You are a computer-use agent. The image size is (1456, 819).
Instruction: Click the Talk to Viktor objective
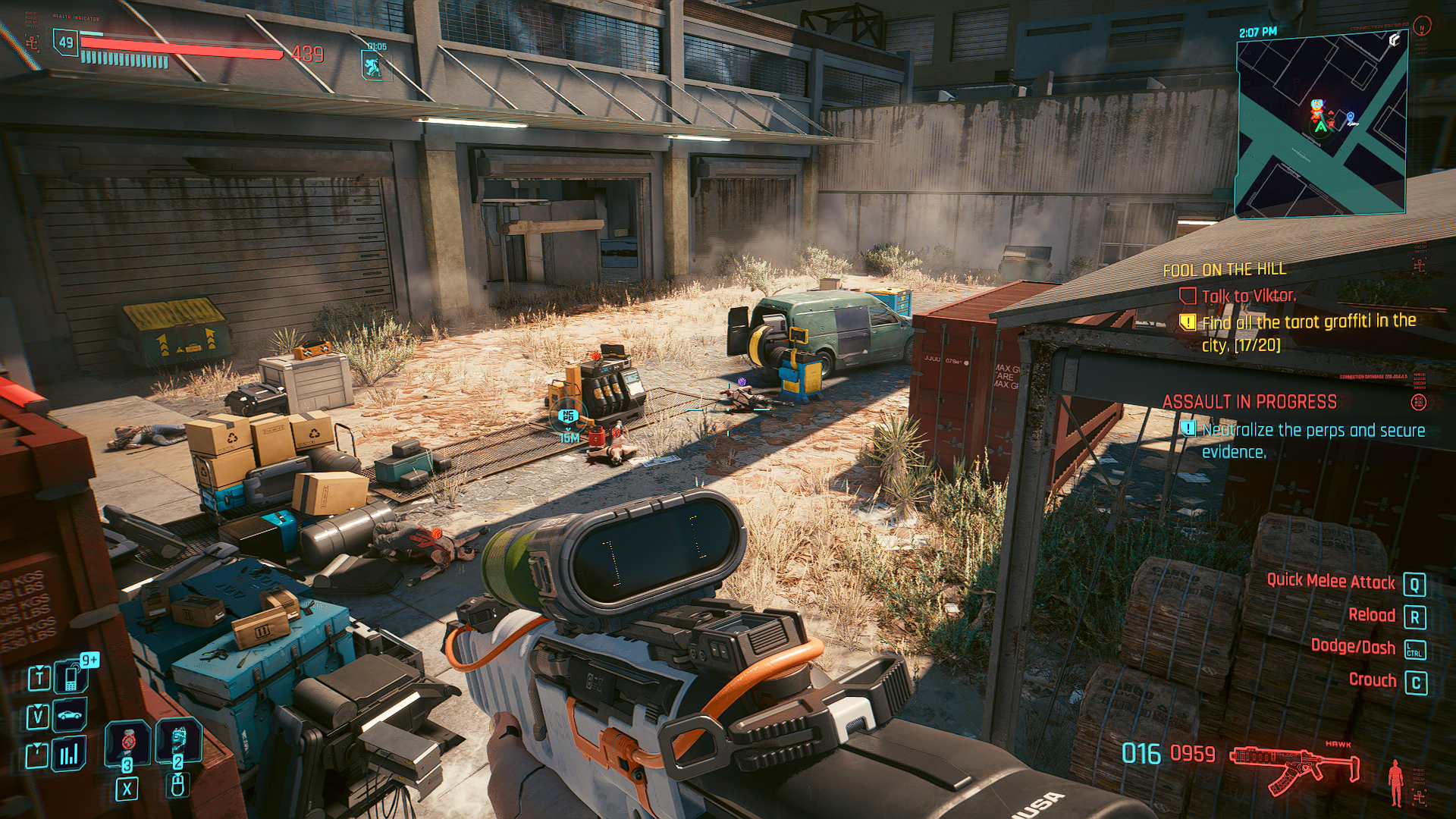(1248, 296)
